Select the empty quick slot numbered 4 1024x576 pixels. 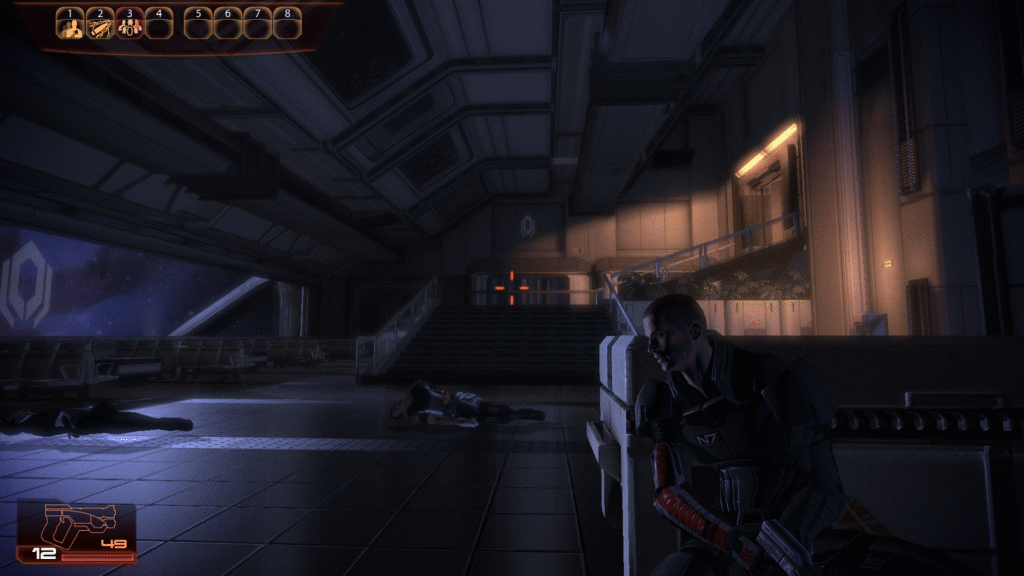coord(158,27)
